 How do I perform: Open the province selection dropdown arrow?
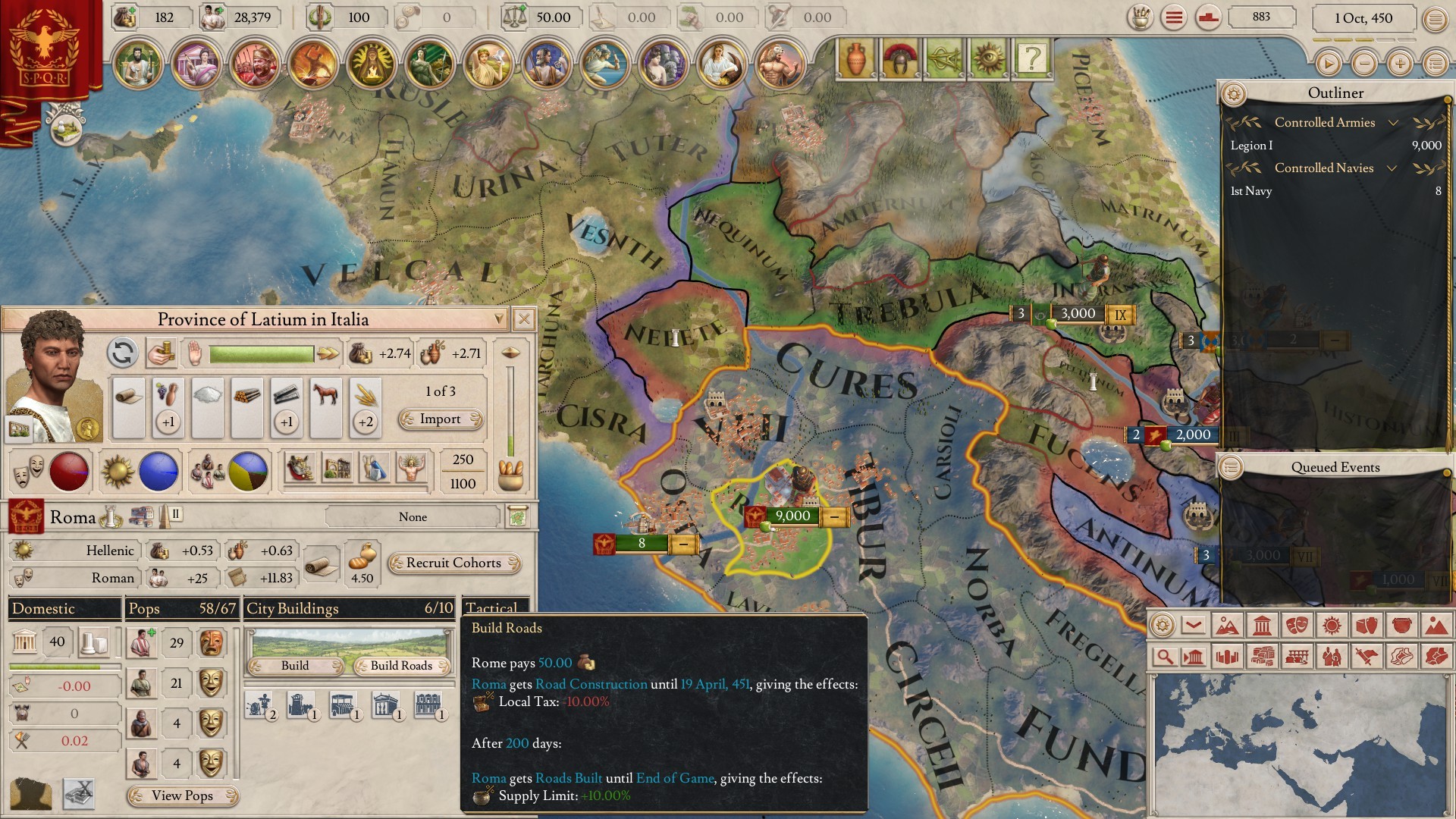[498, 319]
